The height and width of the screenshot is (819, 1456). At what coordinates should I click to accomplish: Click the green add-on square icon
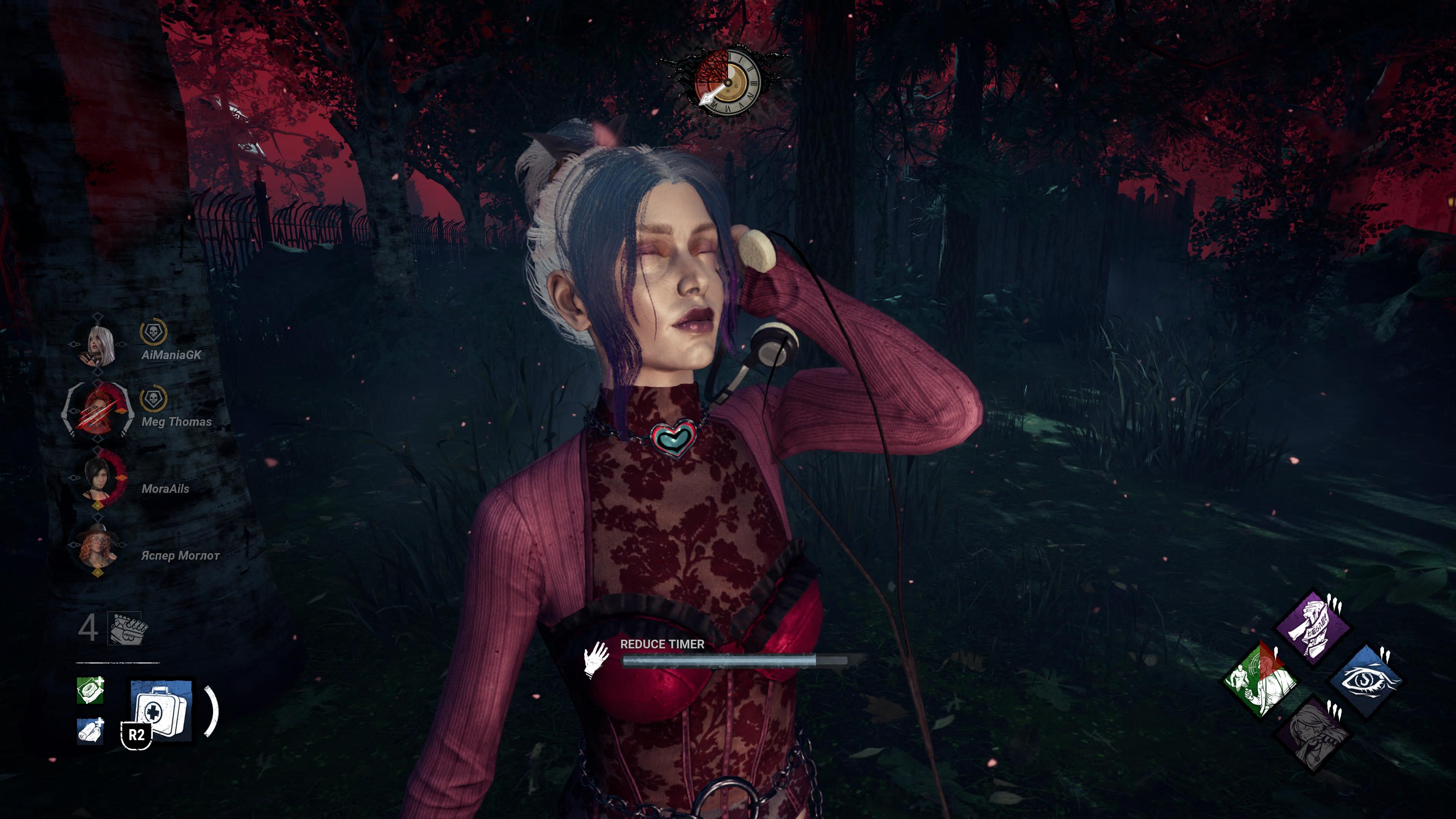[x=91, y=690]
